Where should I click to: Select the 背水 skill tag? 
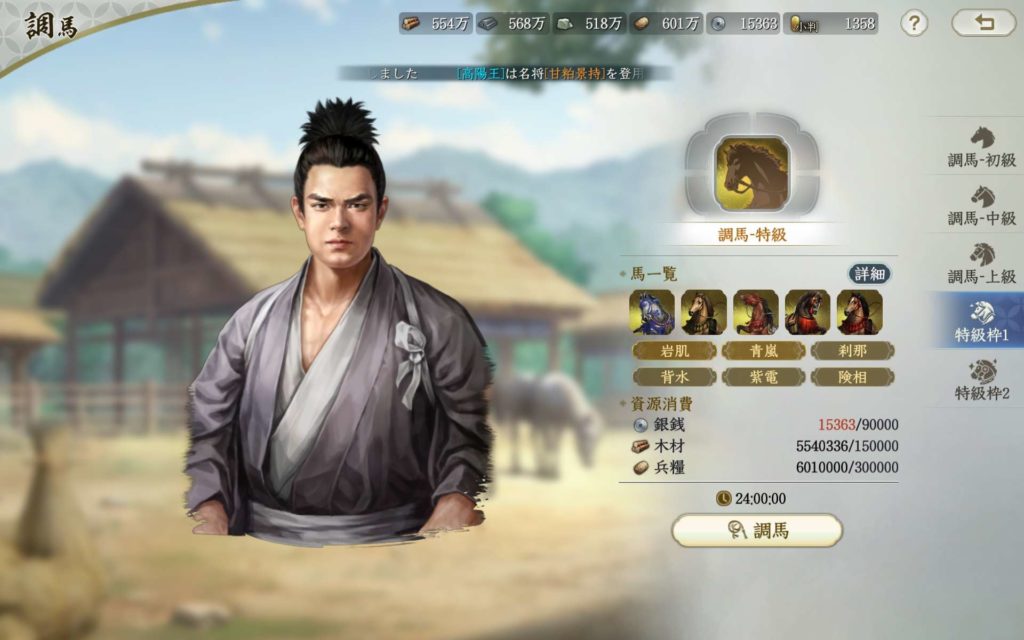tap(675, 377)
